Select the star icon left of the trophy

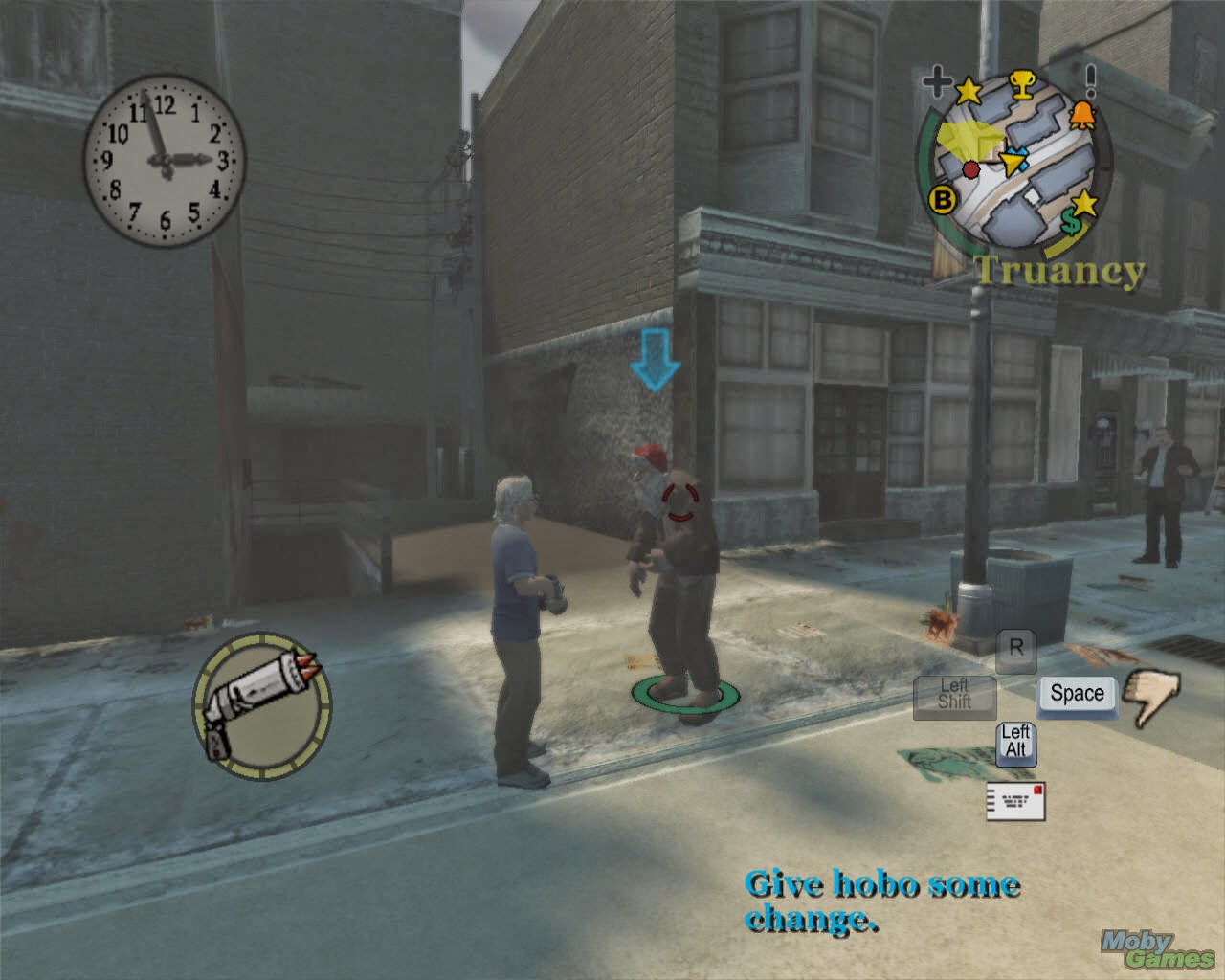click(x=970, y=90)
